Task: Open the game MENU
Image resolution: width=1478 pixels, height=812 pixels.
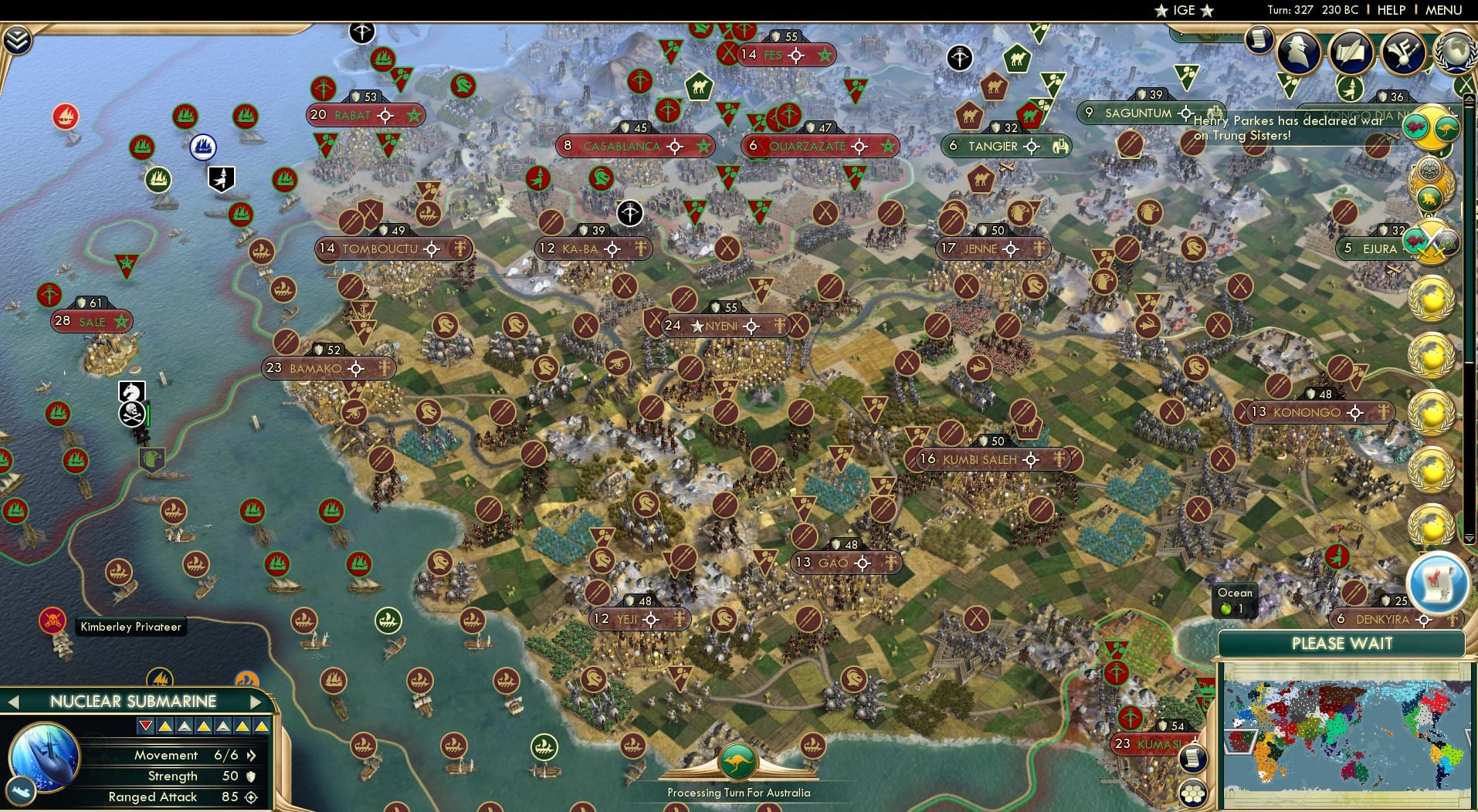Action: [1443, 10]
